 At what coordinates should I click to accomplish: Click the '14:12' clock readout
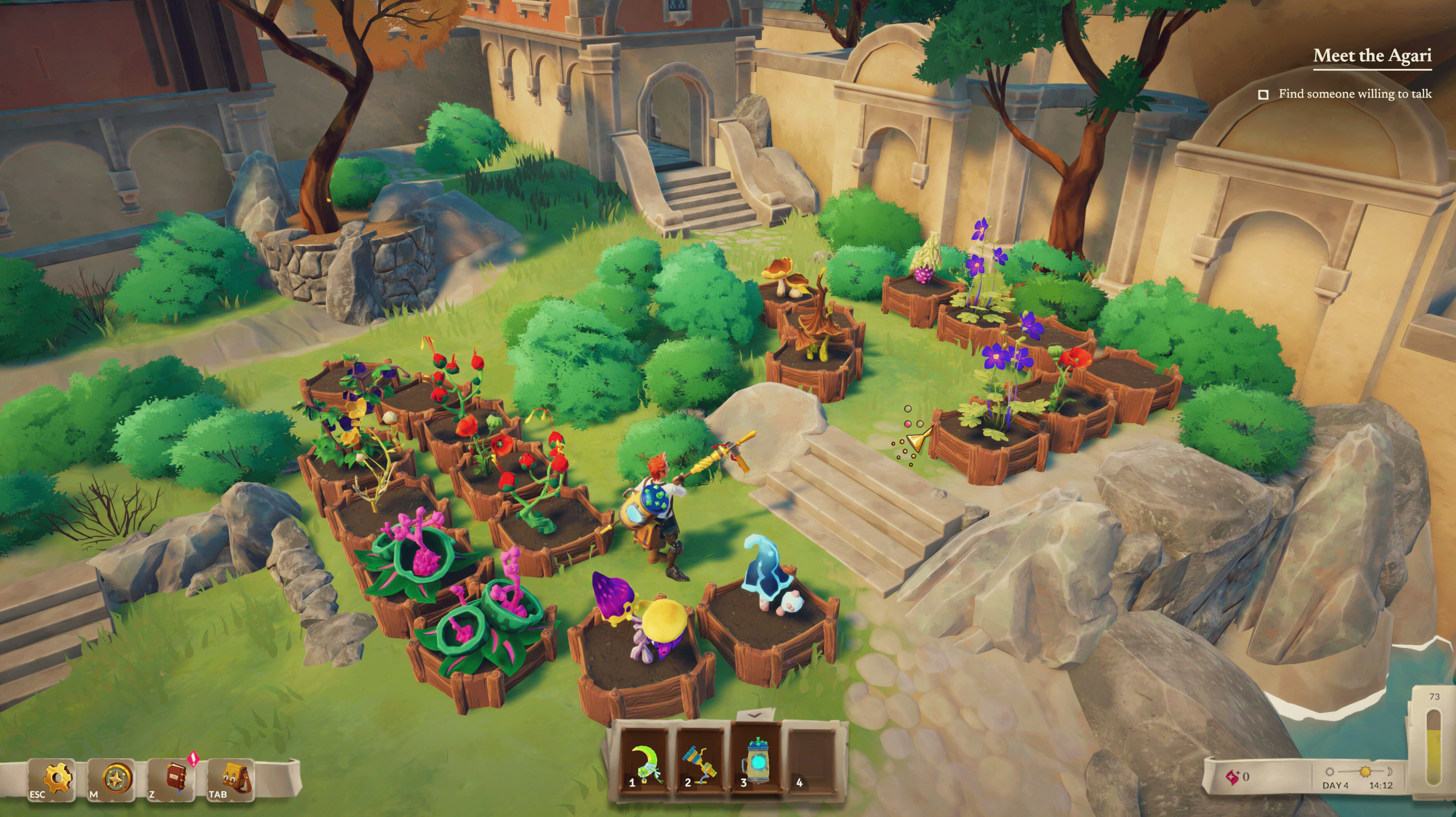(x=1381, y=786)
